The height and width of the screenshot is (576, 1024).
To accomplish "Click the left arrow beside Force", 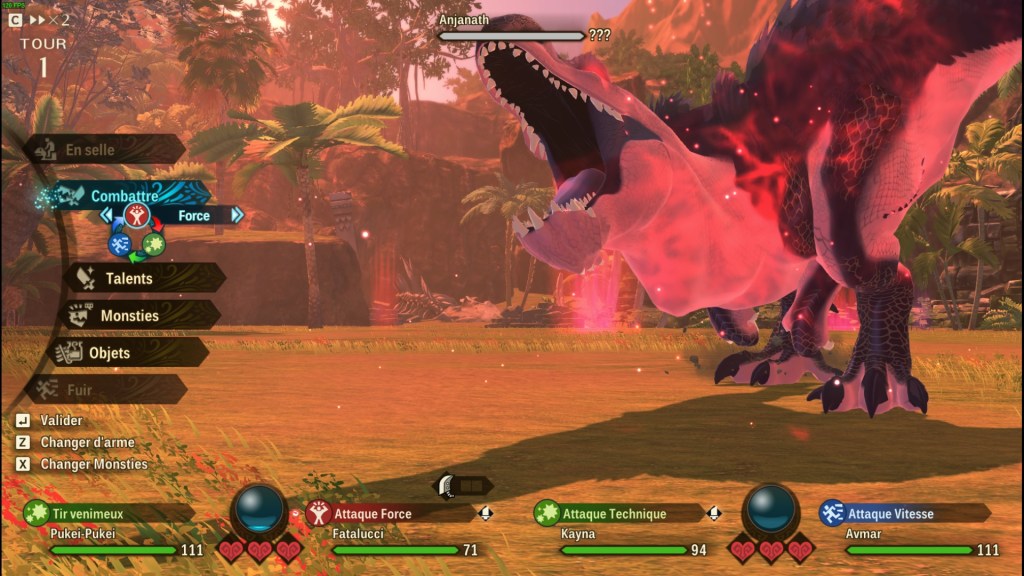I will pos(106,215).
